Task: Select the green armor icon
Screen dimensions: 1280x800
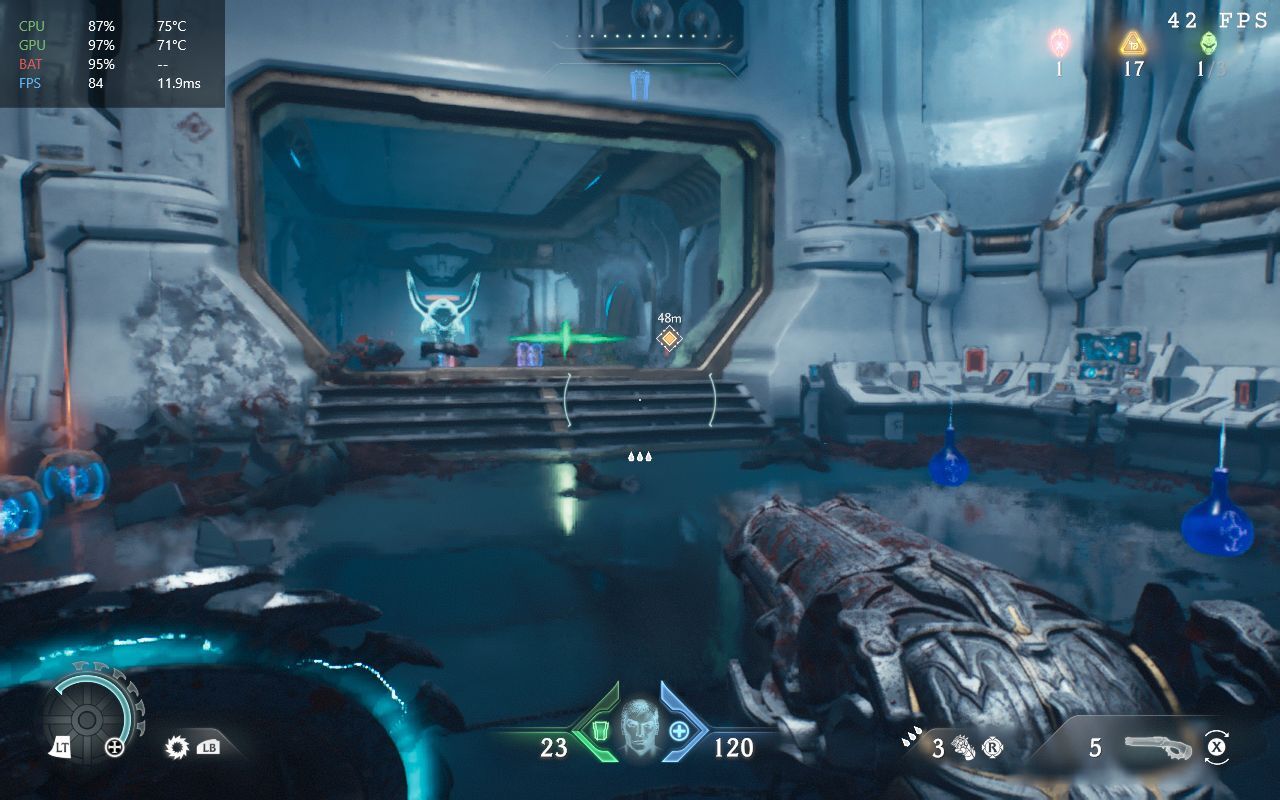Action: click(601, 731)
